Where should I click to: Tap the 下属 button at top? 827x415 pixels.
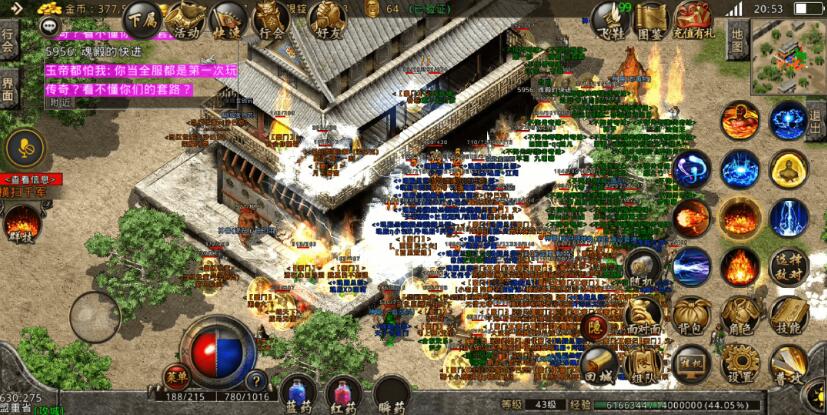(x=141, y=17)
